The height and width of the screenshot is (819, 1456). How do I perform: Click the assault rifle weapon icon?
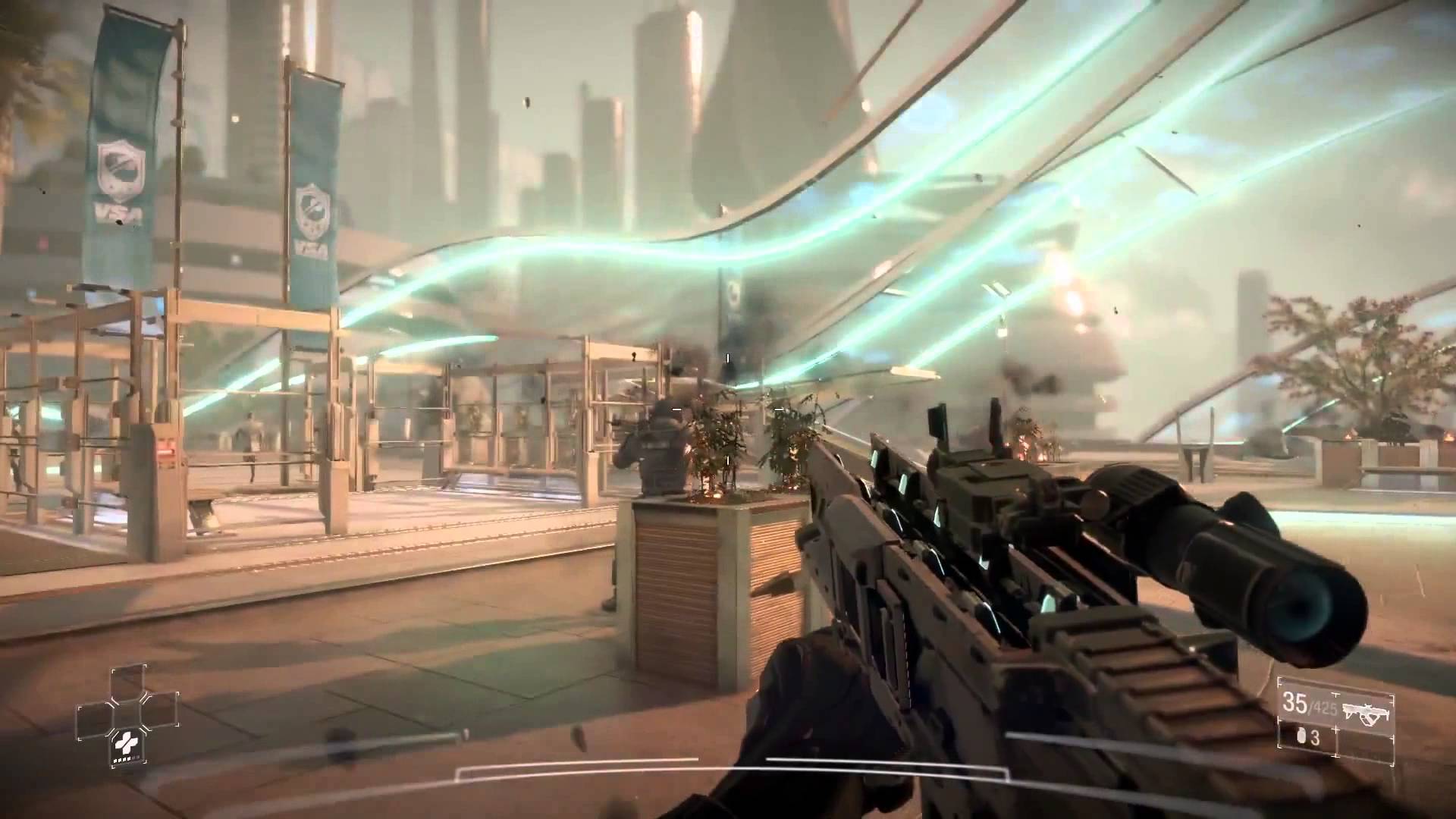point(1366,712)
